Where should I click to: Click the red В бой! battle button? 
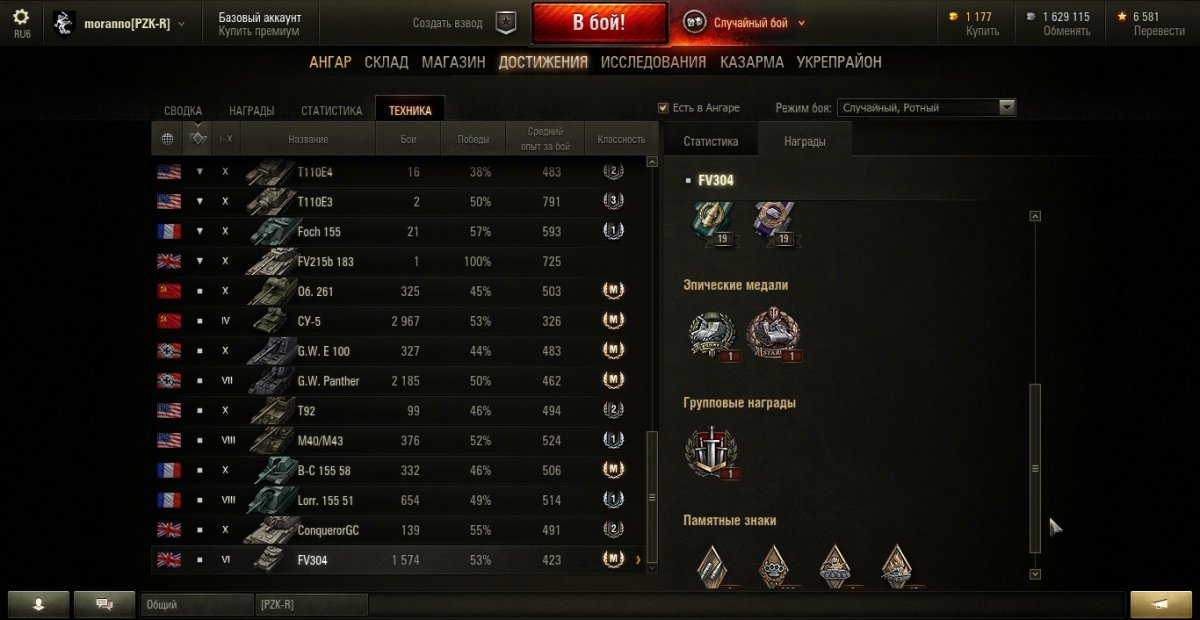(599, 23)
